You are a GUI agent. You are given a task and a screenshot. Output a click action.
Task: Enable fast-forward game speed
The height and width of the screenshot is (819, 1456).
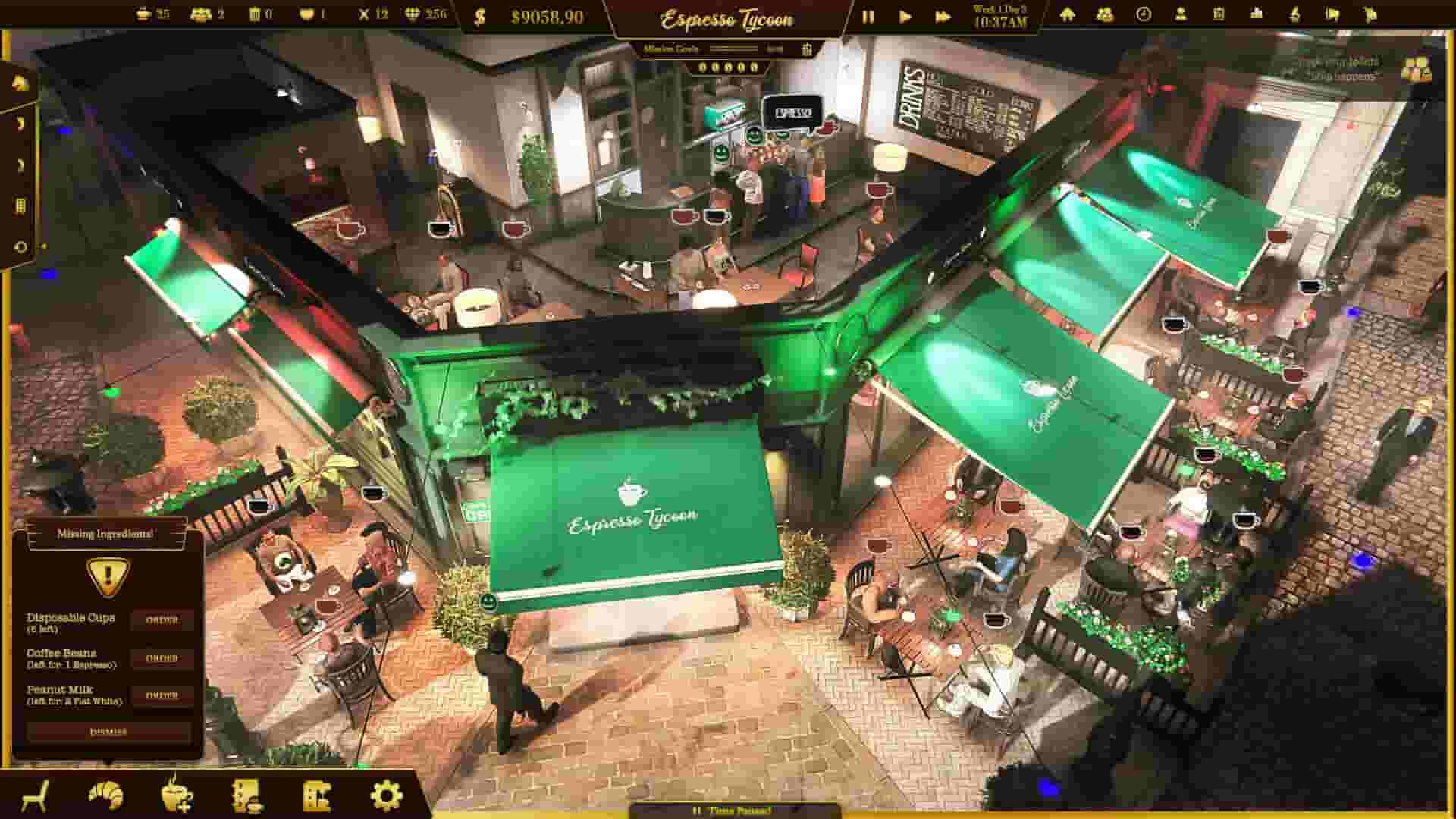click(x=944, y=15)
